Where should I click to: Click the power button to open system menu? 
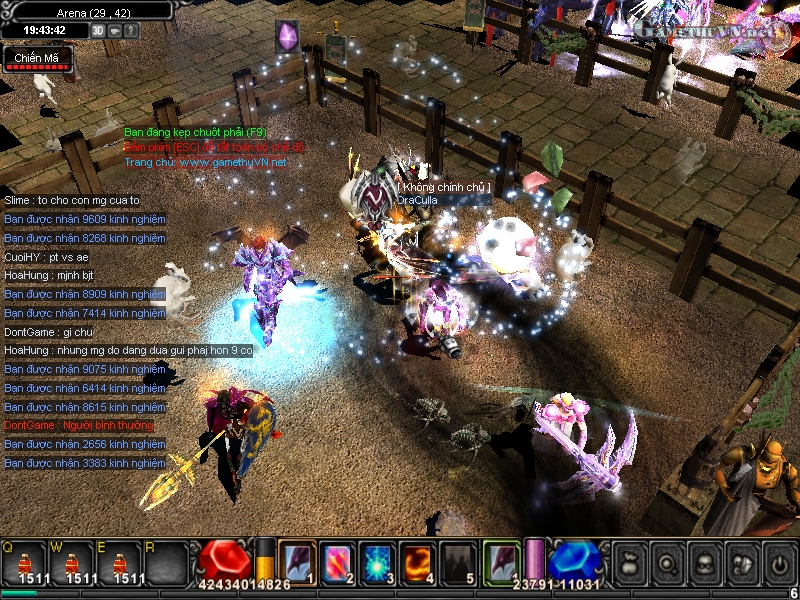point(779,564)
